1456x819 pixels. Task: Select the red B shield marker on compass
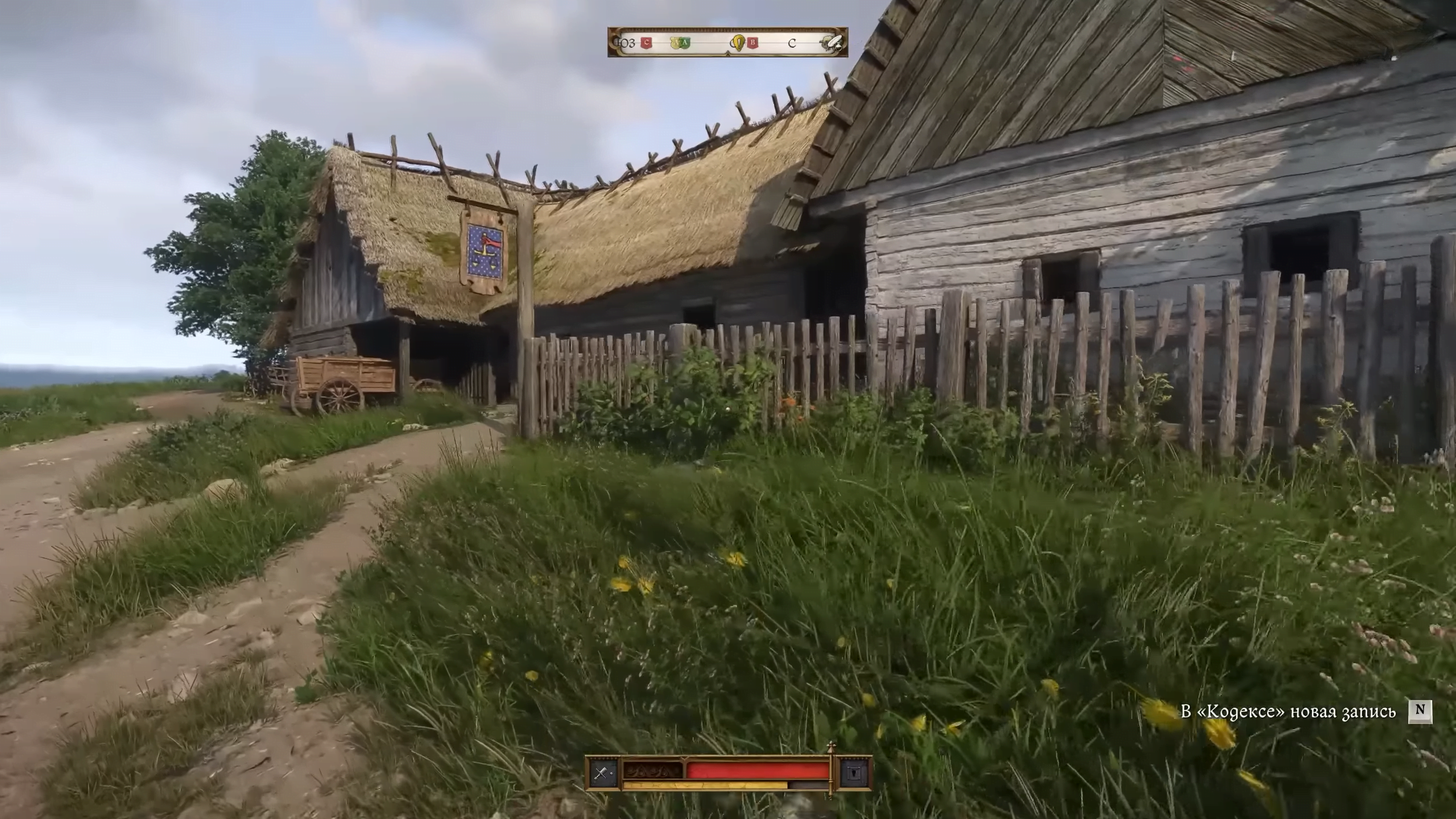click(x=753, y=42)
